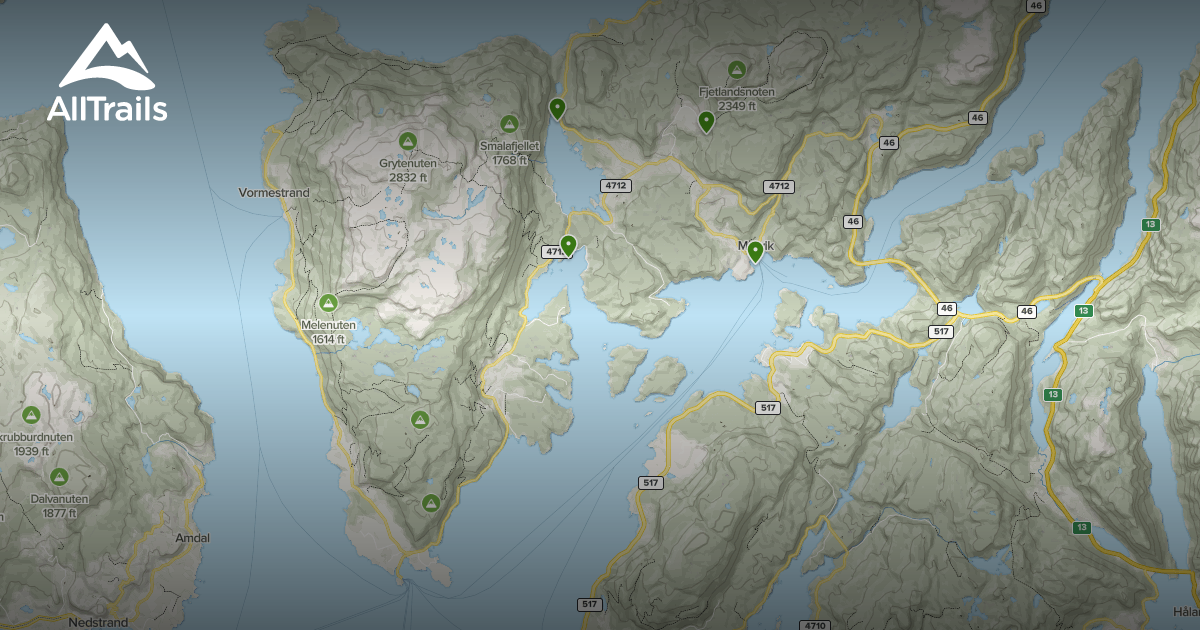Select the Melenuten peak marker

[327, 302]
